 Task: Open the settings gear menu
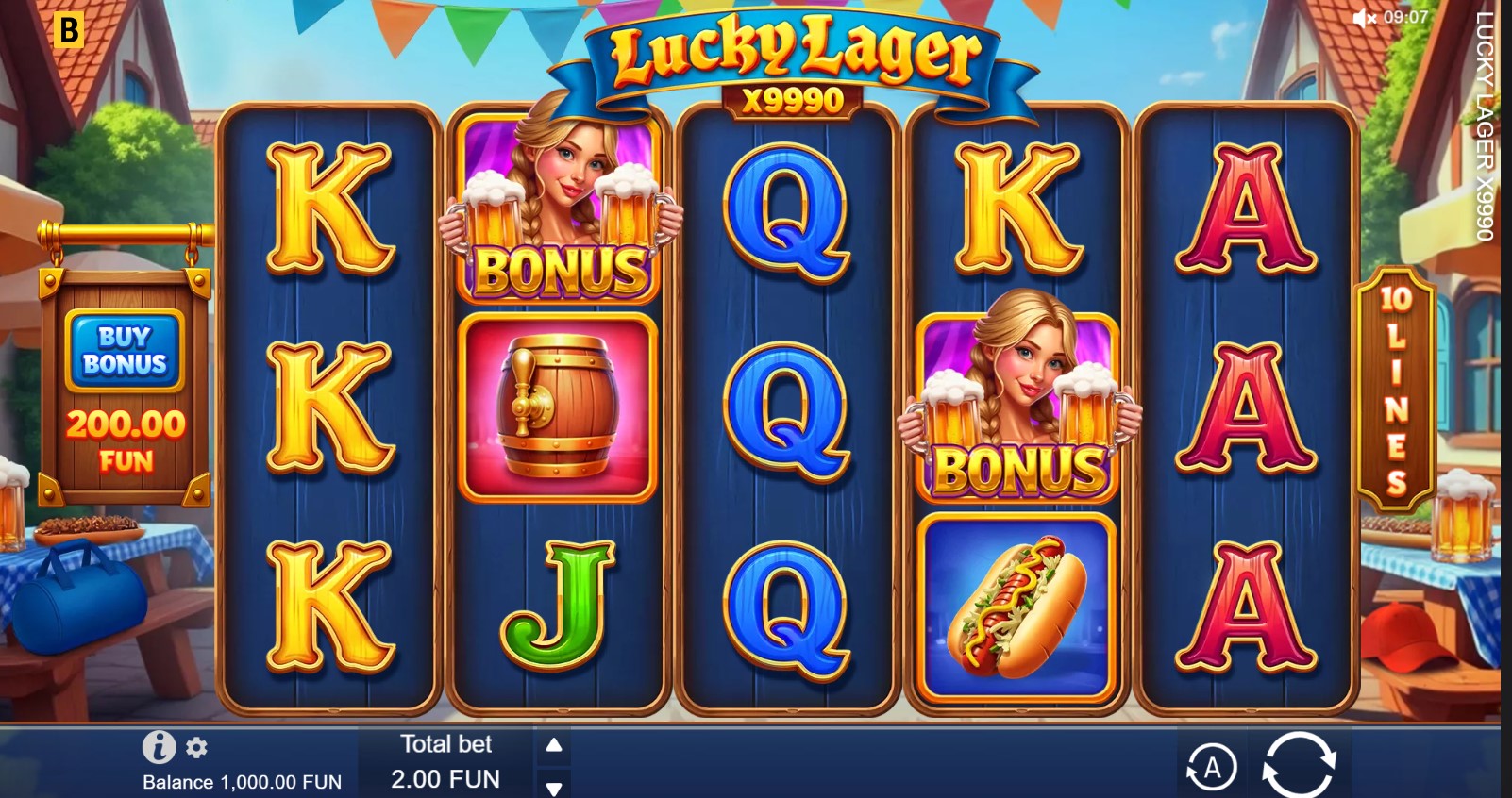pyautogui.click(x=196, y=748)
